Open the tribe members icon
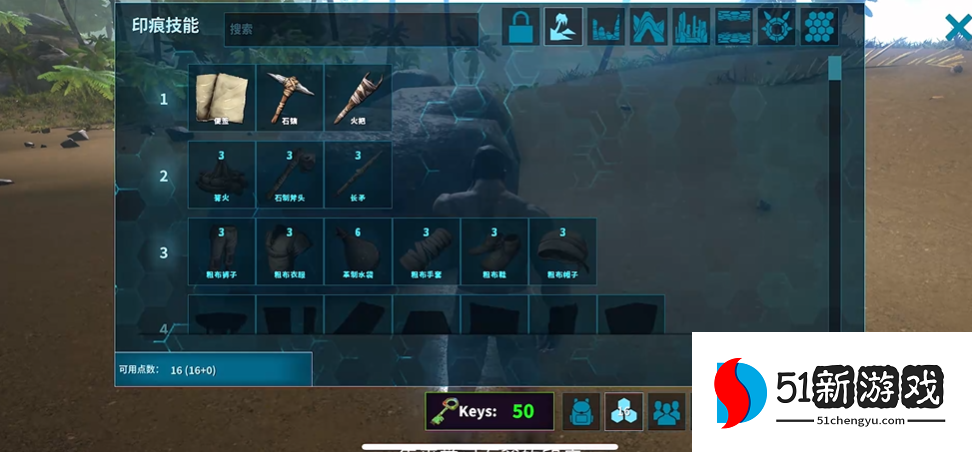972x452 pixels. [x=667, y=411]
